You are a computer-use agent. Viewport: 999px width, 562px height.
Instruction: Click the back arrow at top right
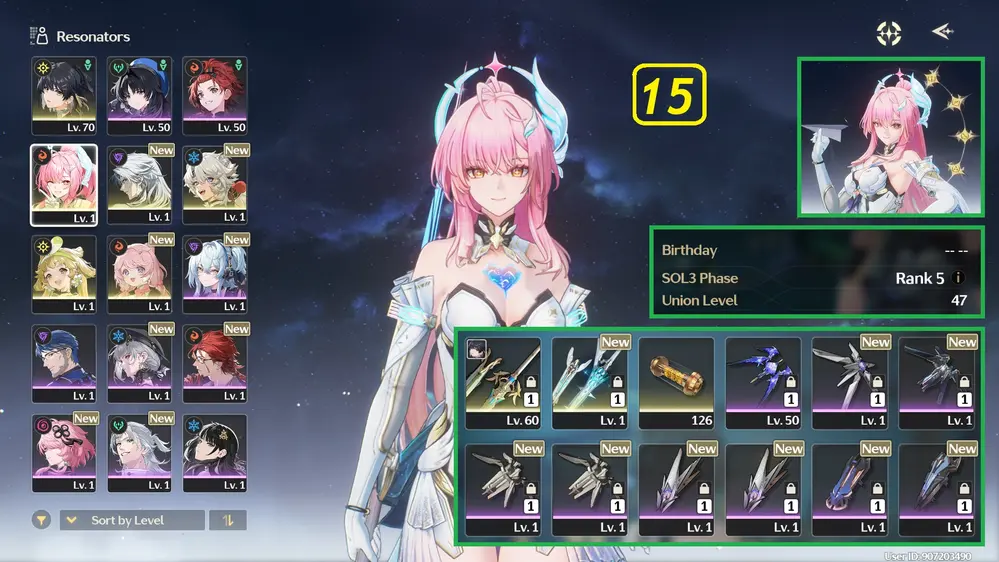(x=941, y=32)
